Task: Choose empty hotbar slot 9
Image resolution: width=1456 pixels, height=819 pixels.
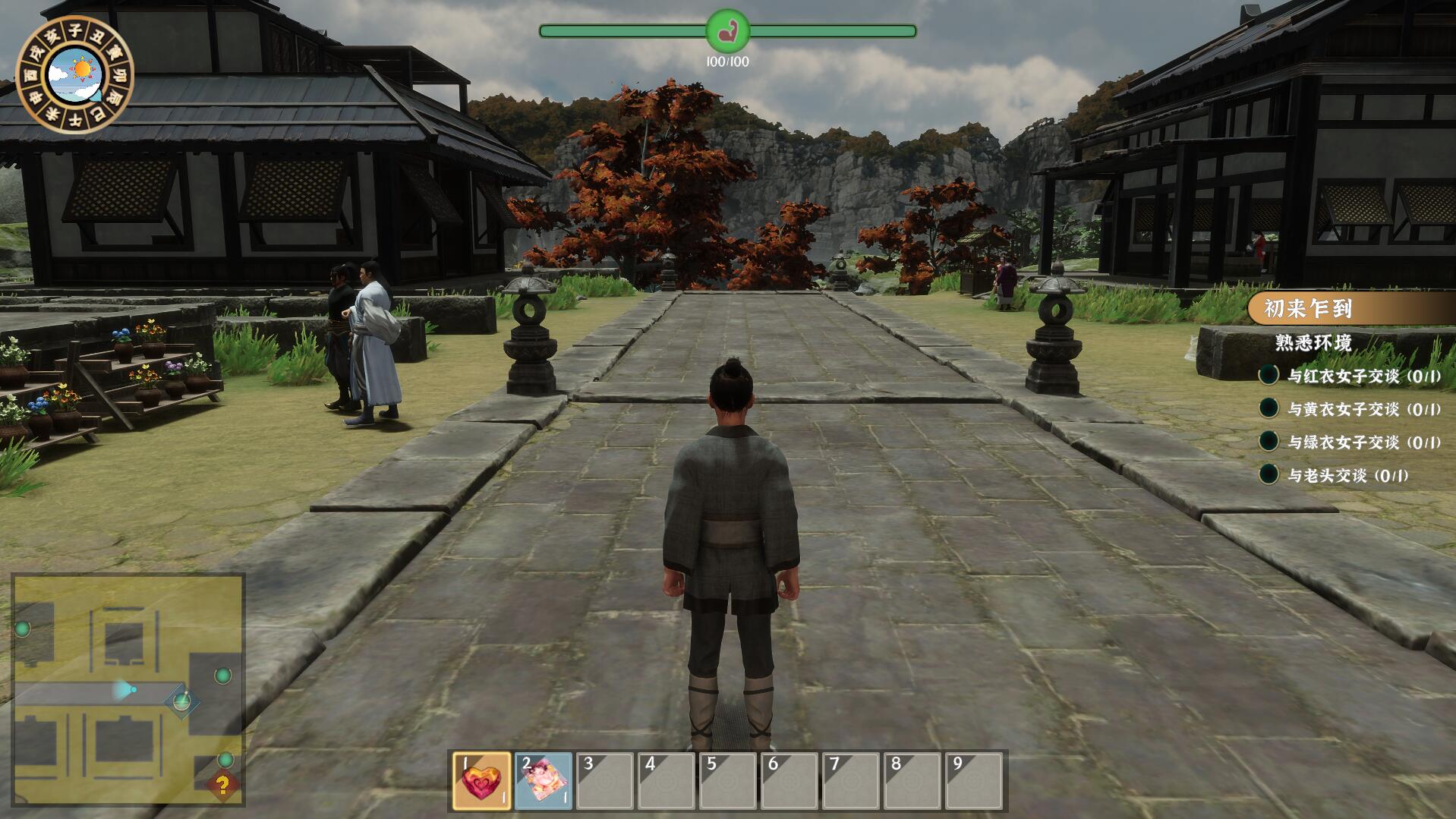Action: tap(974, 781)
